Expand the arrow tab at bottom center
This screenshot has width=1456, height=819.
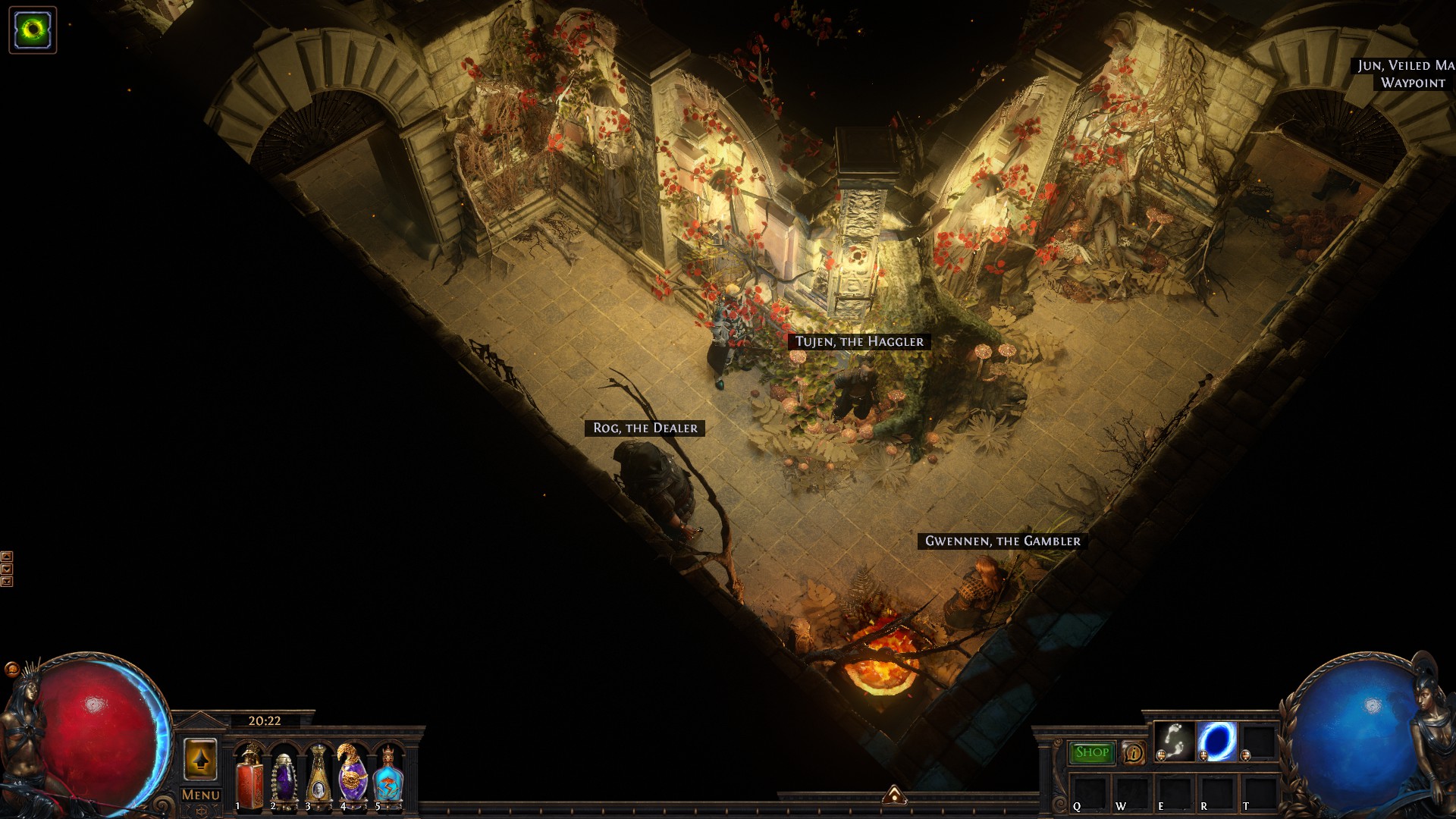[894, 795]
